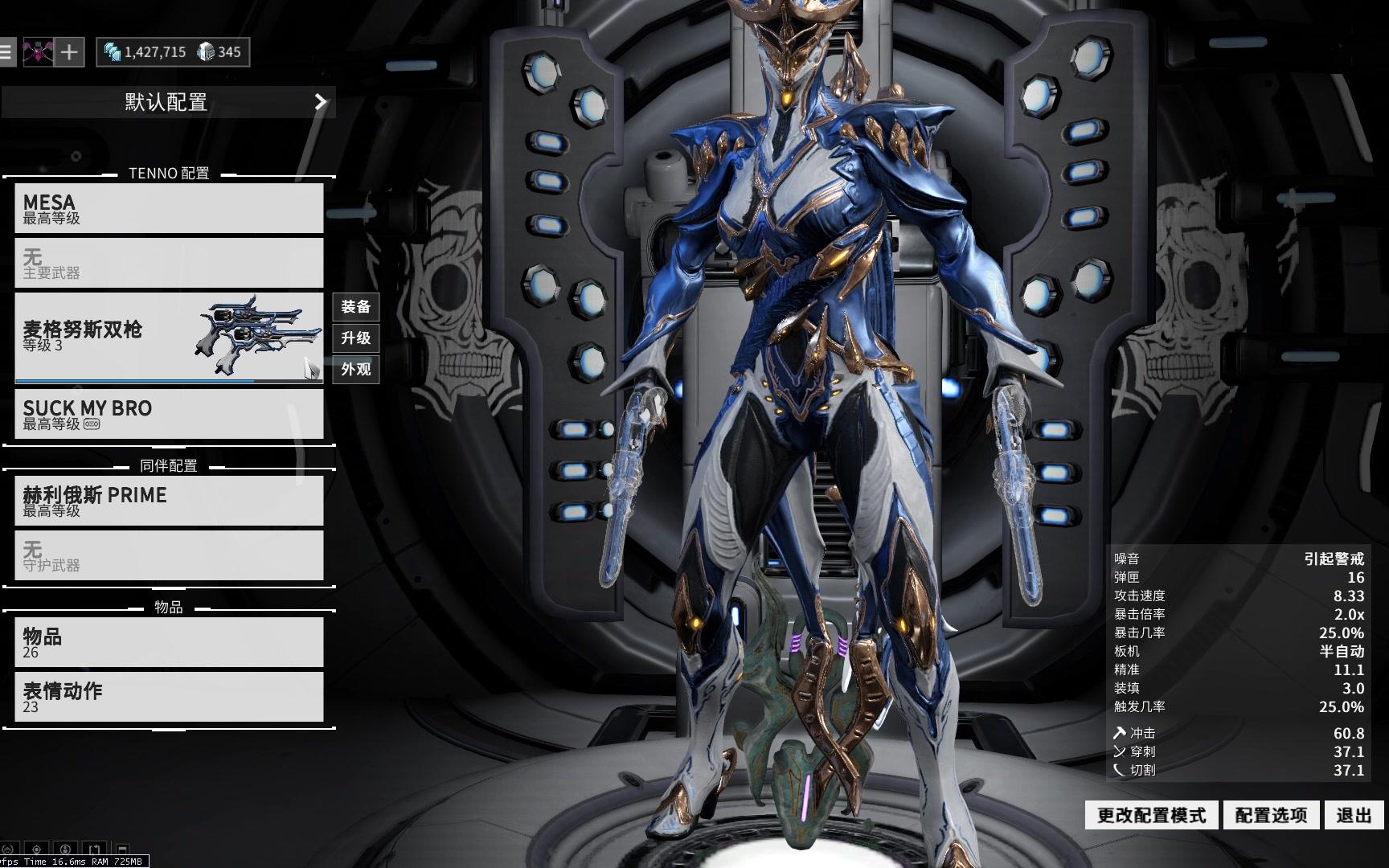Open the 物品 gear slot

(169, 642)
